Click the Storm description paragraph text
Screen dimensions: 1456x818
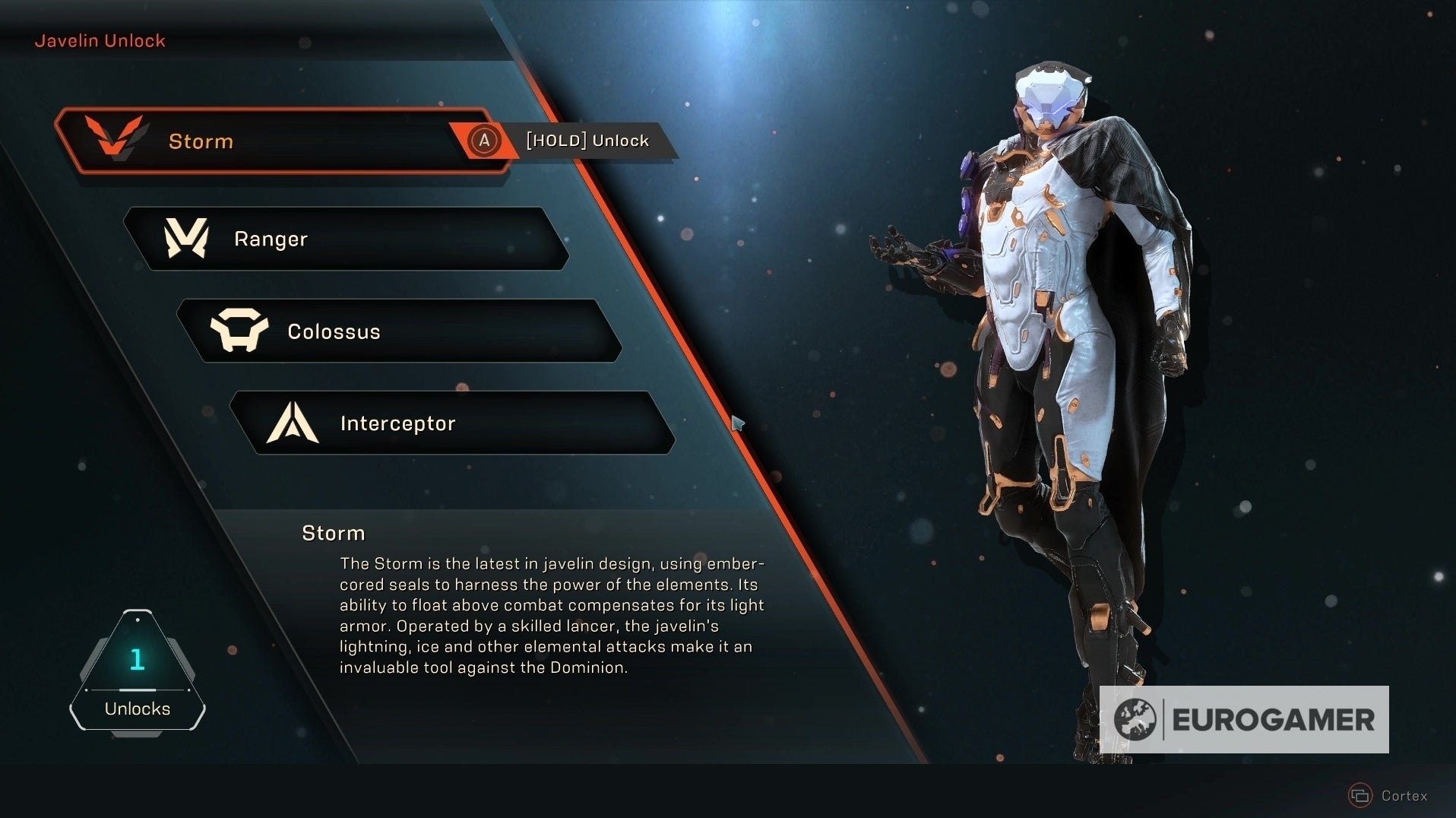552,616
